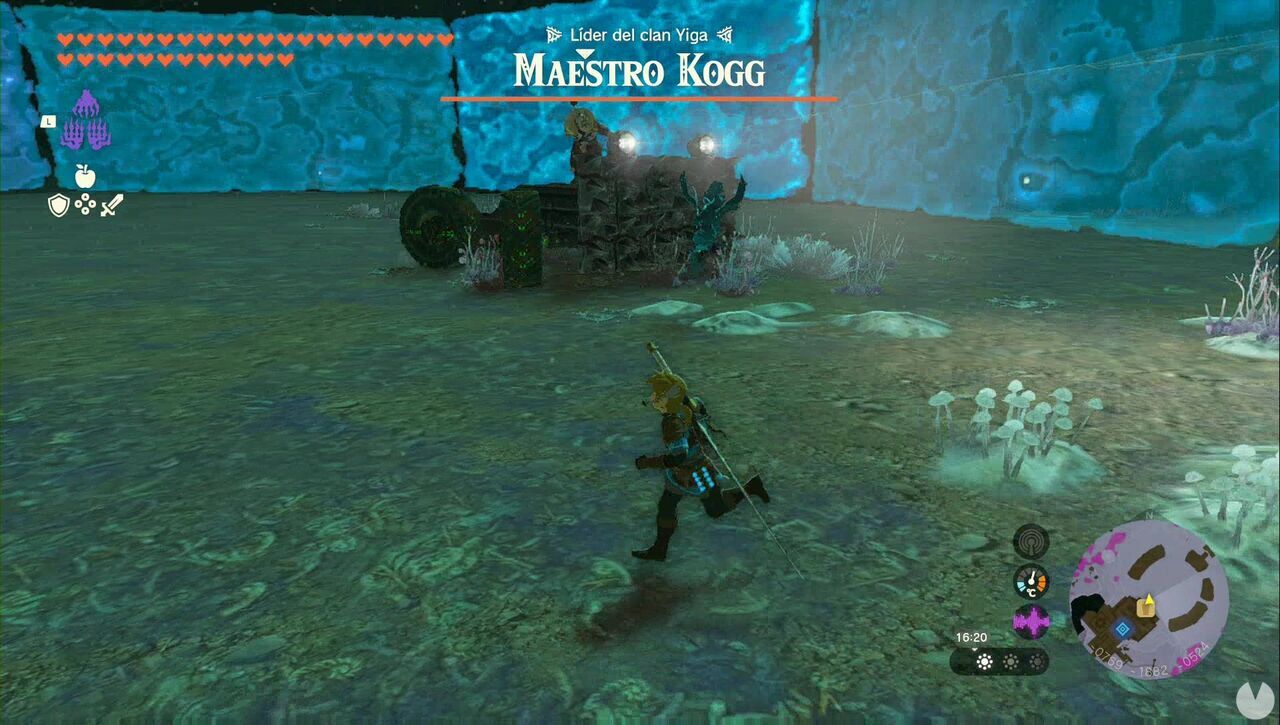Select the blue shrine icon on the minimap

pyautogui.click(x=1123, y=627)
